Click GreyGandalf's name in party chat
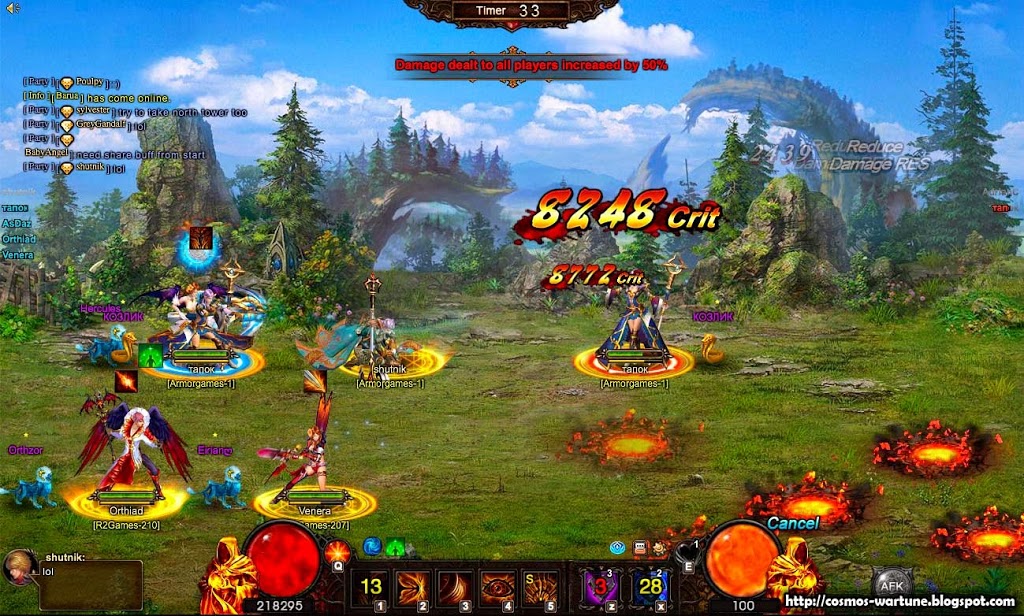The height and width of the screenshot is (616, 1024). coord(99,125)
